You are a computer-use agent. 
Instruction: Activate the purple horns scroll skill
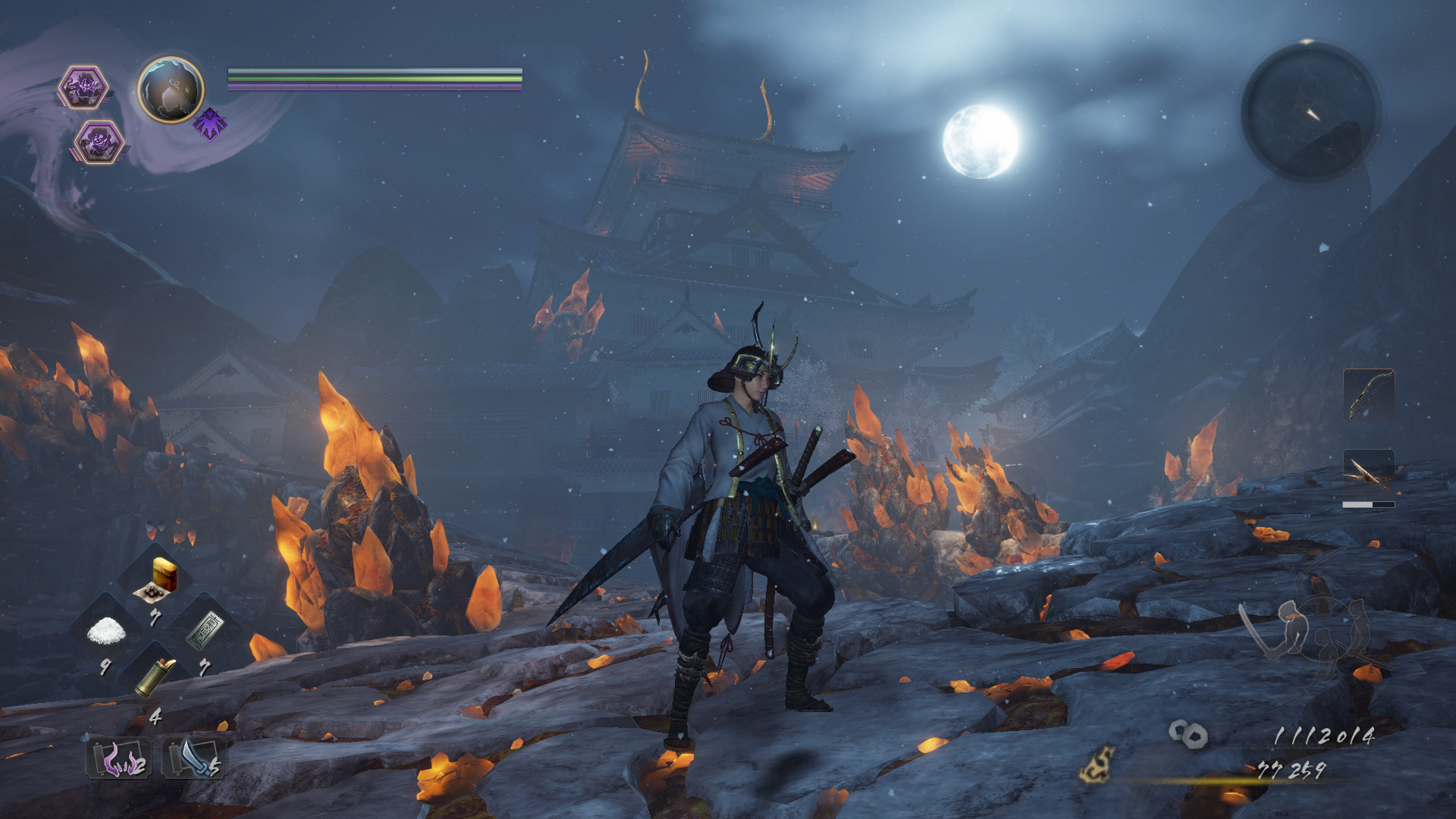point(119,758)
